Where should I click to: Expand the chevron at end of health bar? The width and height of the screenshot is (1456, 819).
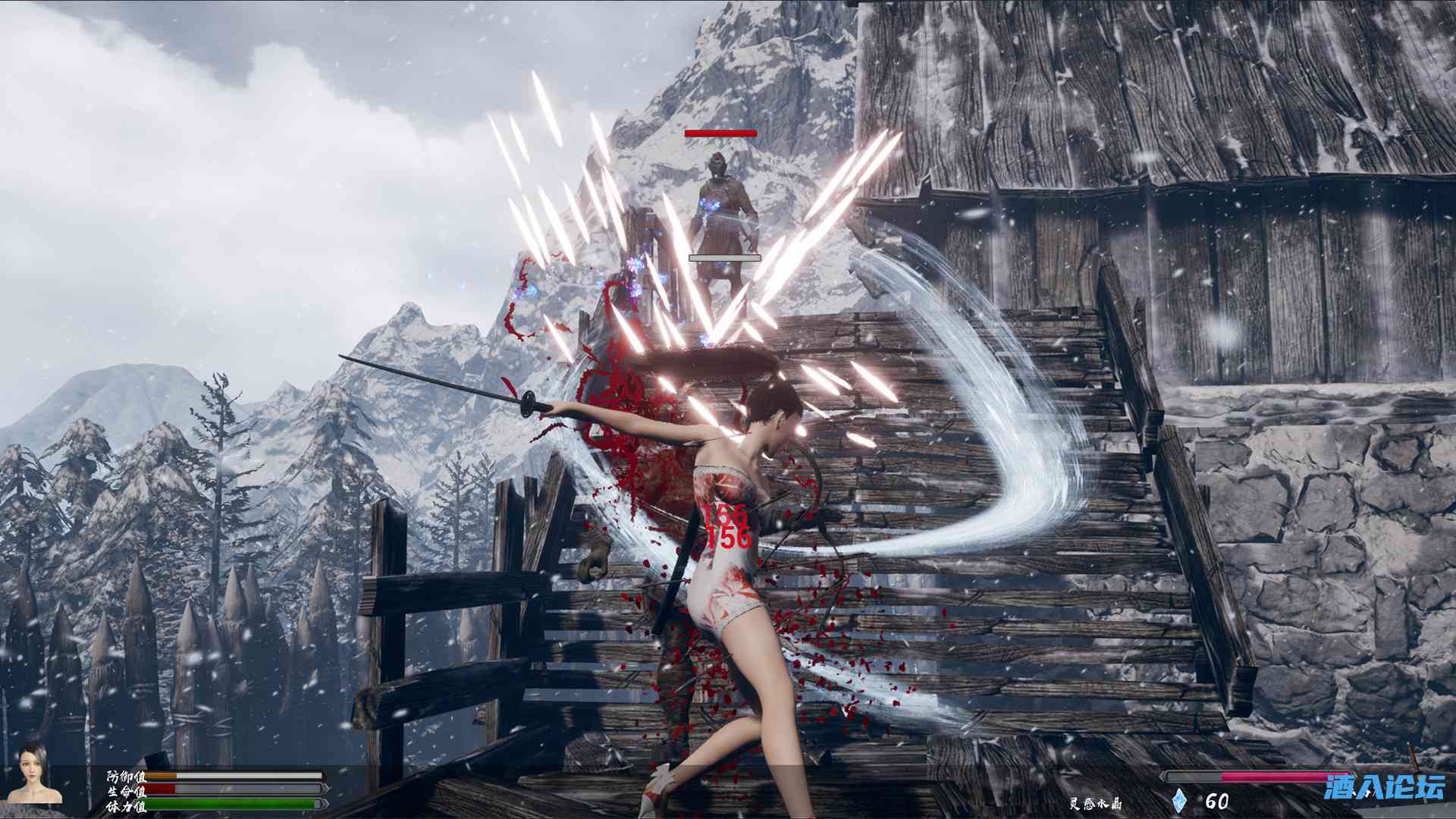coord(325,789)
